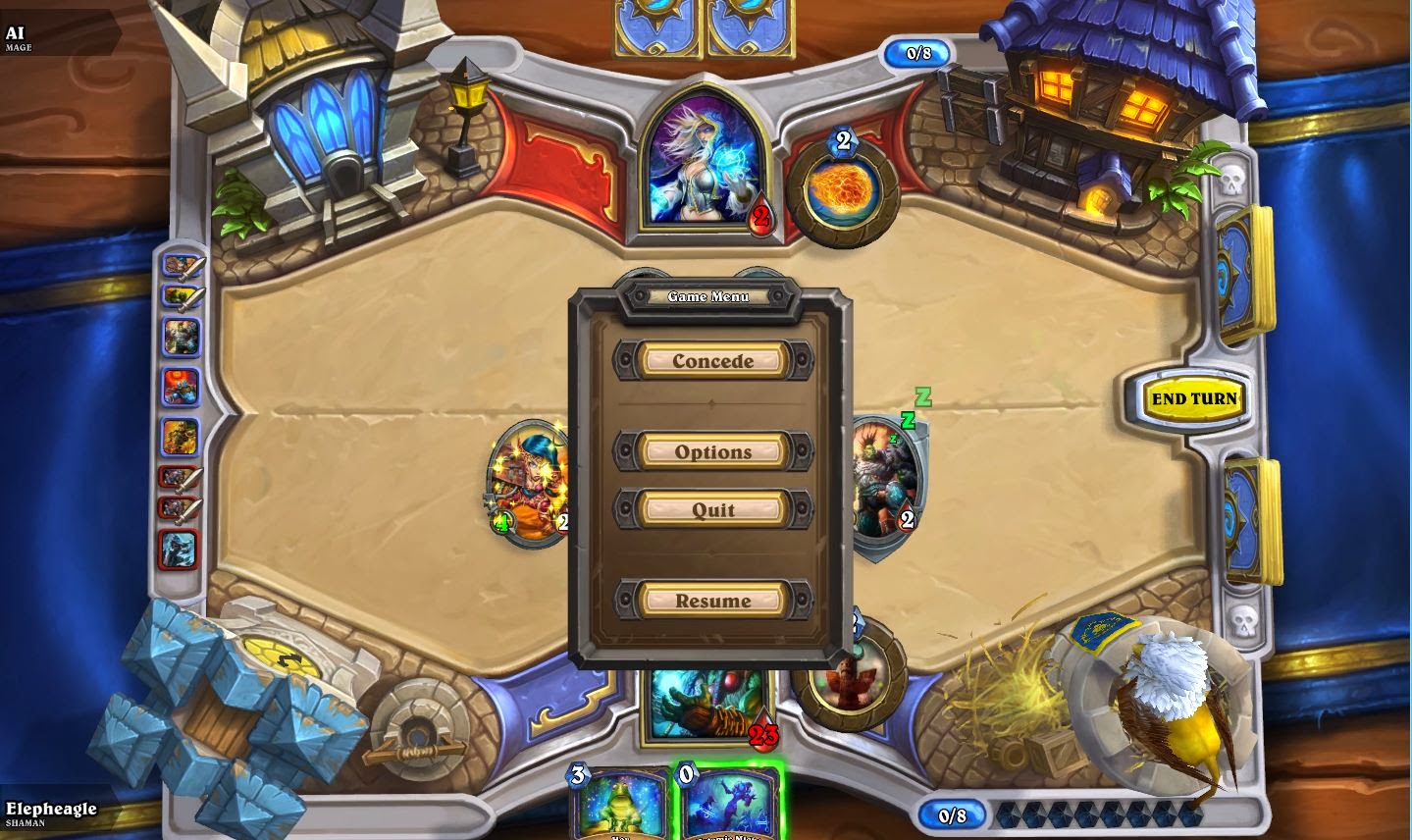Open your 0/8 mana crystal display
This screenshot has height=840, width=1412.
point(951,813)
